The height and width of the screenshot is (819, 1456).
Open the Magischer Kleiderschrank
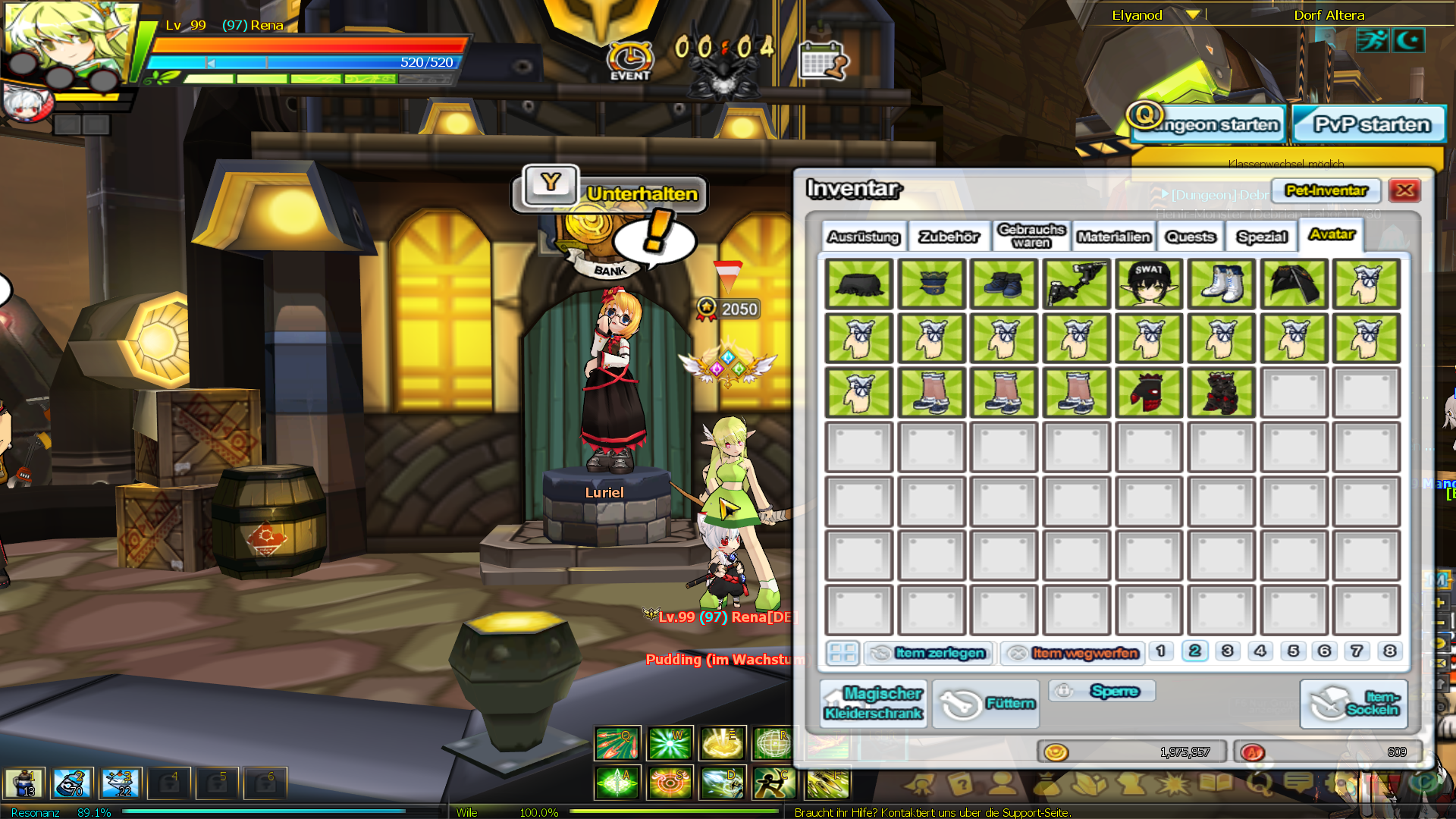(x=873, y=704)
